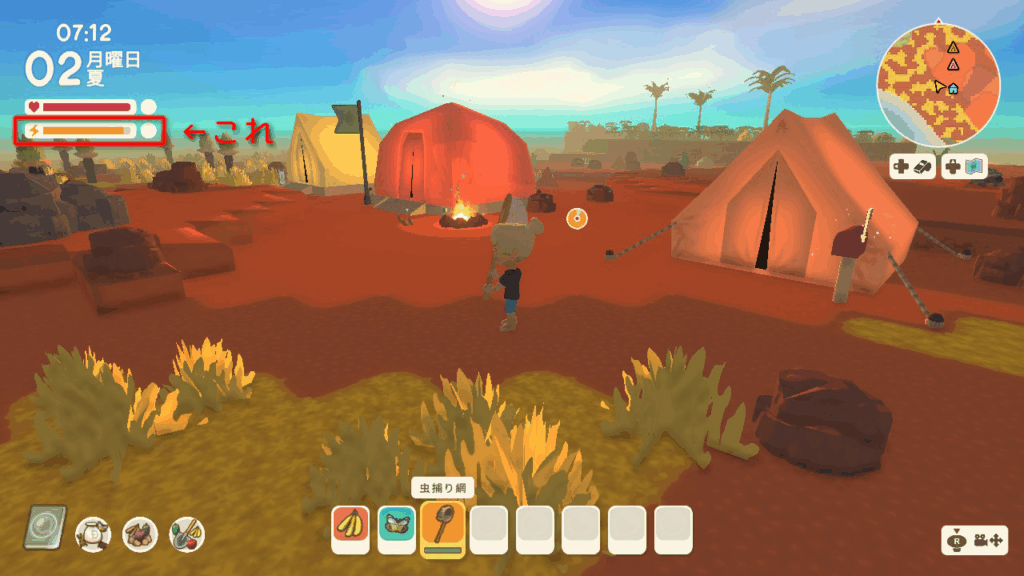Select the blue house marker on minimap
This screenshot has width=1024, height=576.
953,89
